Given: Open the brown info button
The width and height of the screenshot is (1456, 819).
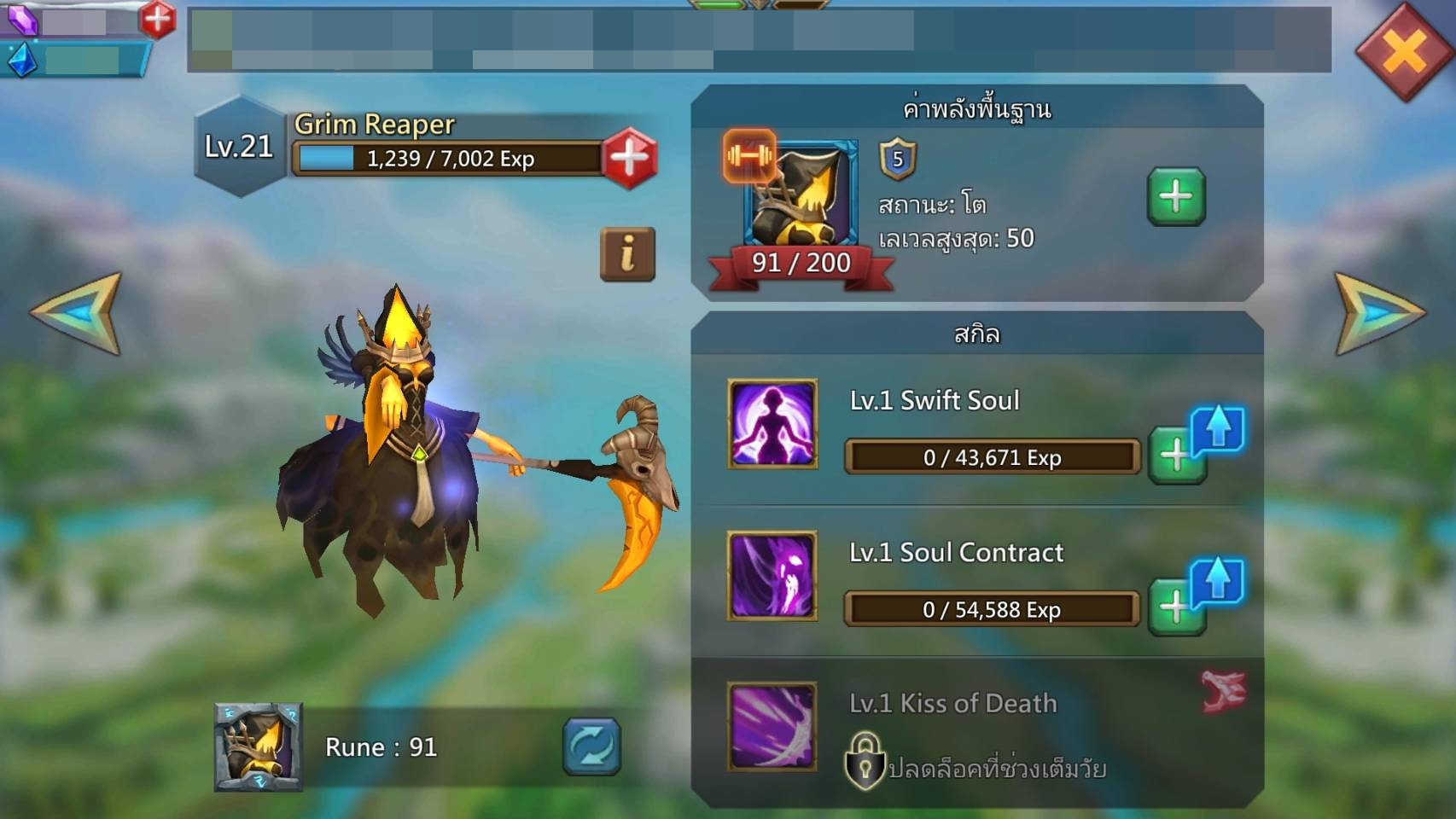Looking at the screenshot, I should pyautogui.click(x=627, y=254).
